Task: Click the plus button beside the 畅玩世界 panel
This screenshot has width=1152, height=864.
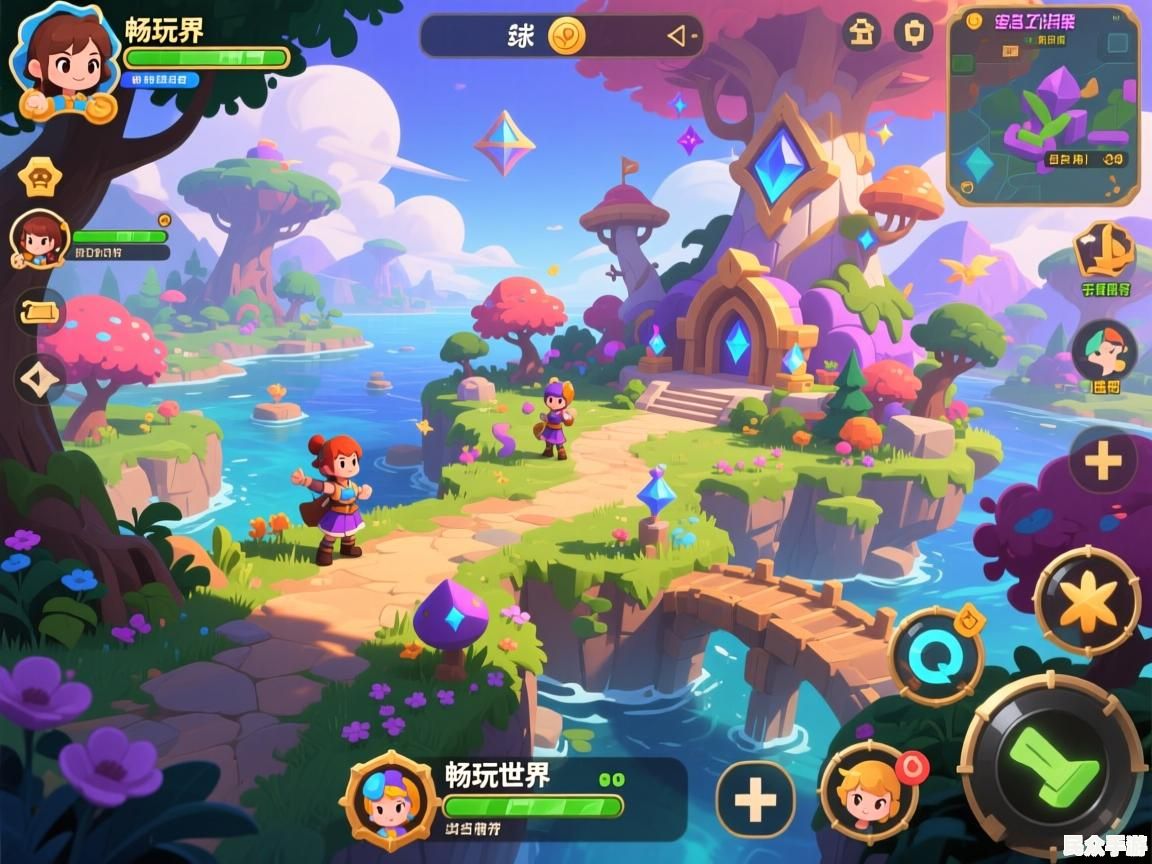Action: tap(756, 799)
